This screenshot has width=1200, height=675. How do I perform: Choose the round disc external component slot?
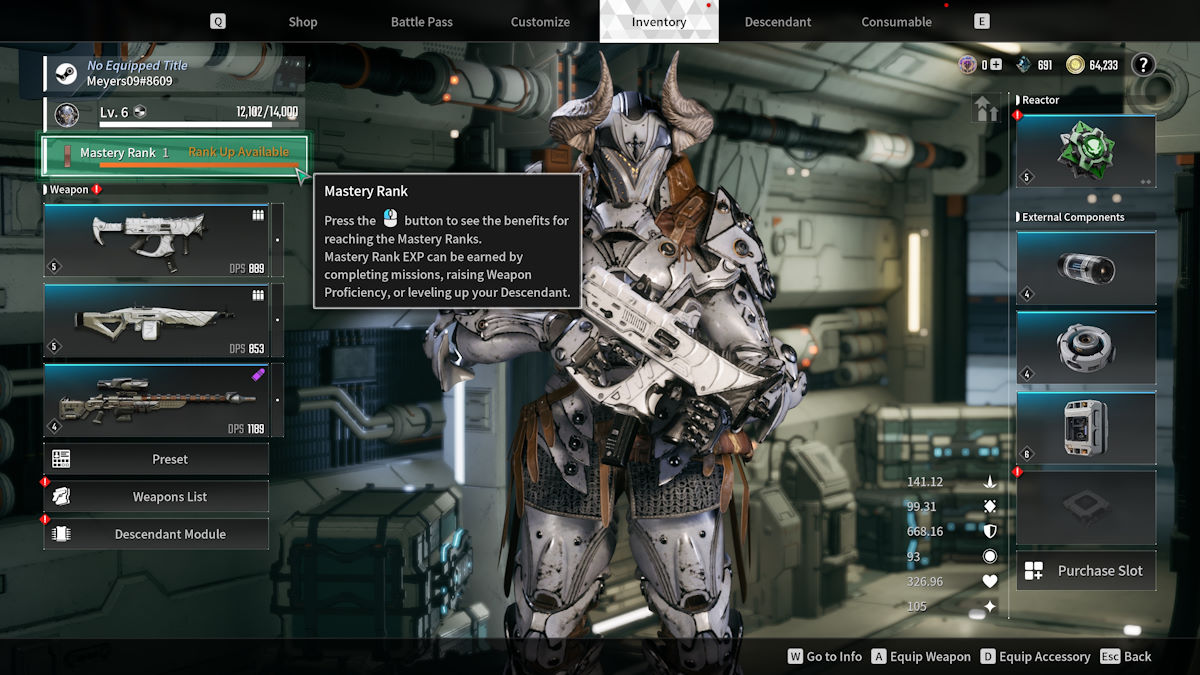1086,347
